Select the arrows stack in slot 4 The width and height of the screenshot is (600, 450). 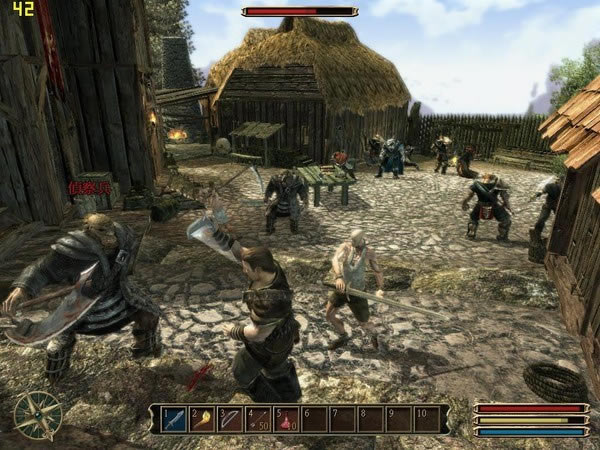pos(258,419)
